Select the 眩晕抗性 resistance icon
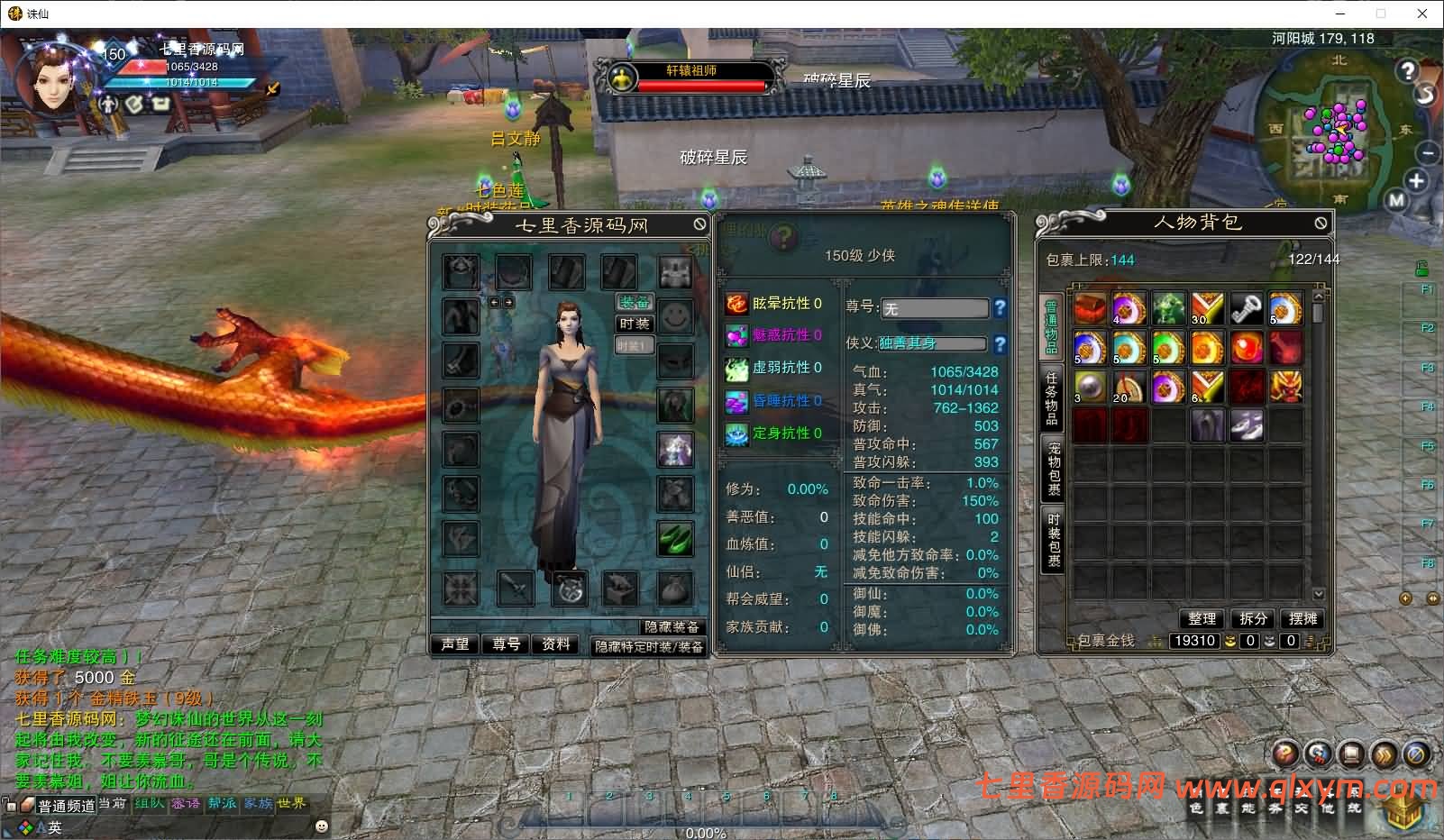The image size is (1444, 840). click(x=736, y=306)
